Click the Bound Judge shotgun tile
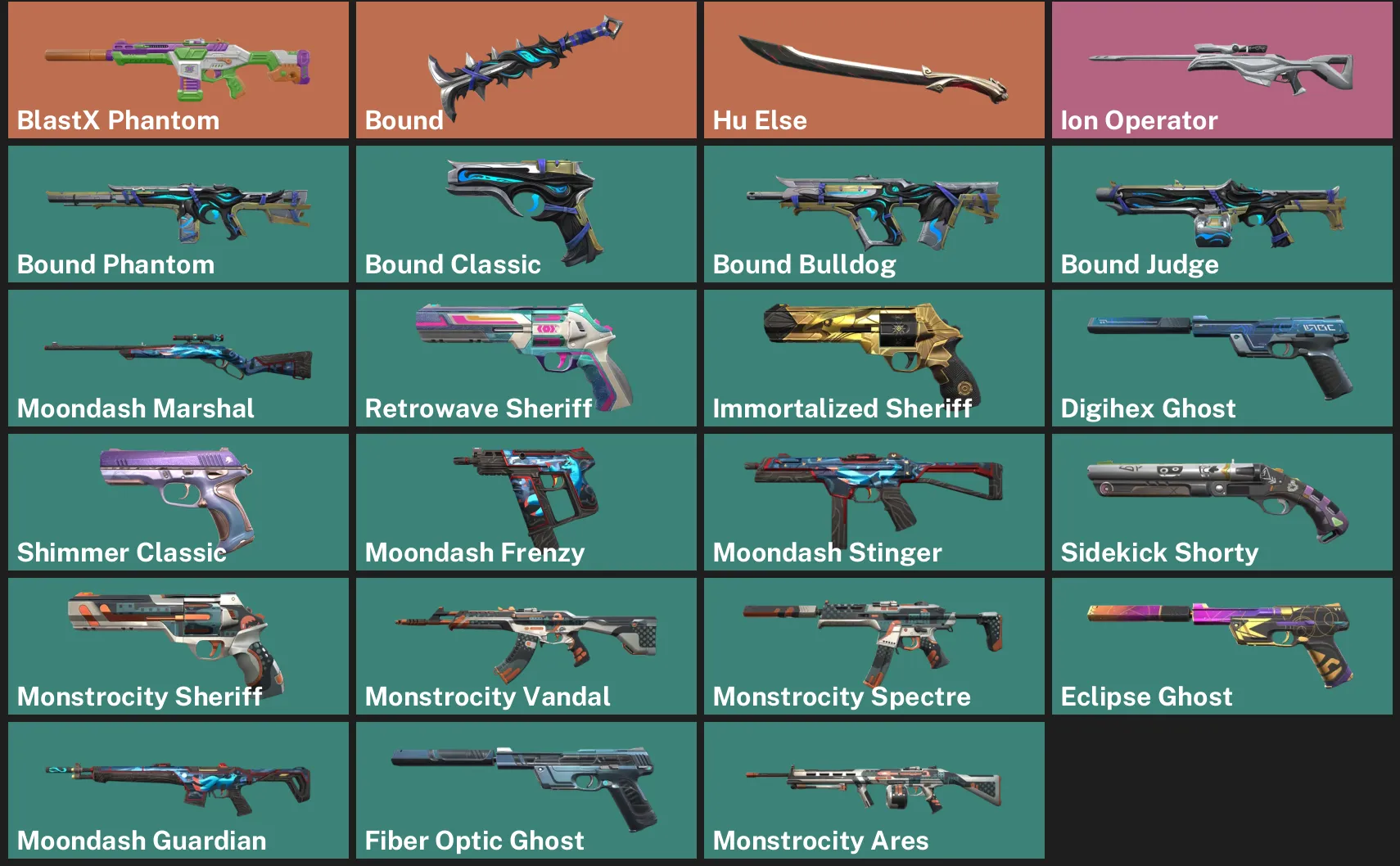The width and height of the screenshot is (1400, 866). [x=1222, y=214]
